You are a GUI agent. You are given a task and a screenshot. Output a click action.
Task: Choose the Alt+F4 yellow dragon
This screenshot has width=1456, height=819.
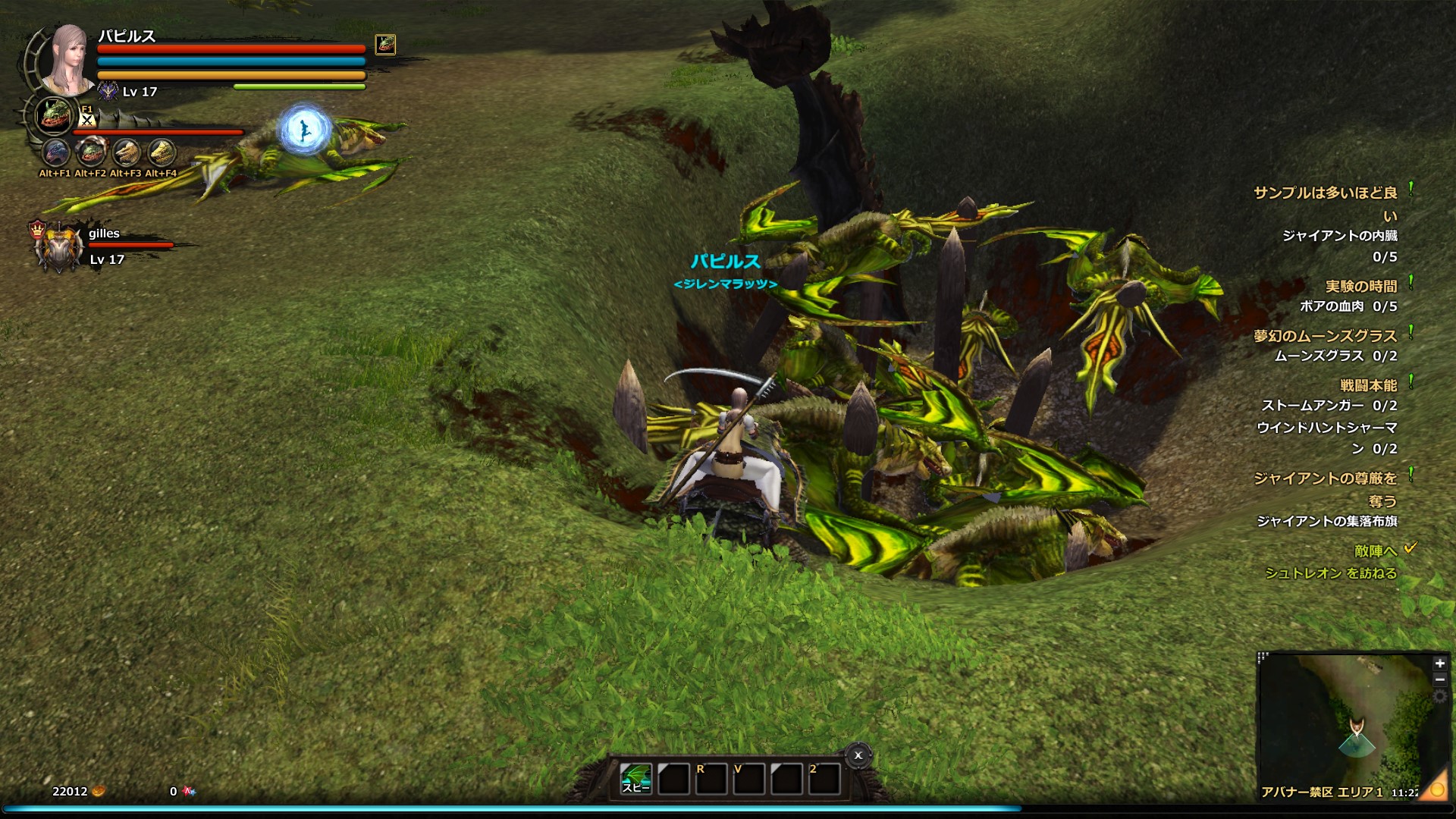tap(161, 153)
